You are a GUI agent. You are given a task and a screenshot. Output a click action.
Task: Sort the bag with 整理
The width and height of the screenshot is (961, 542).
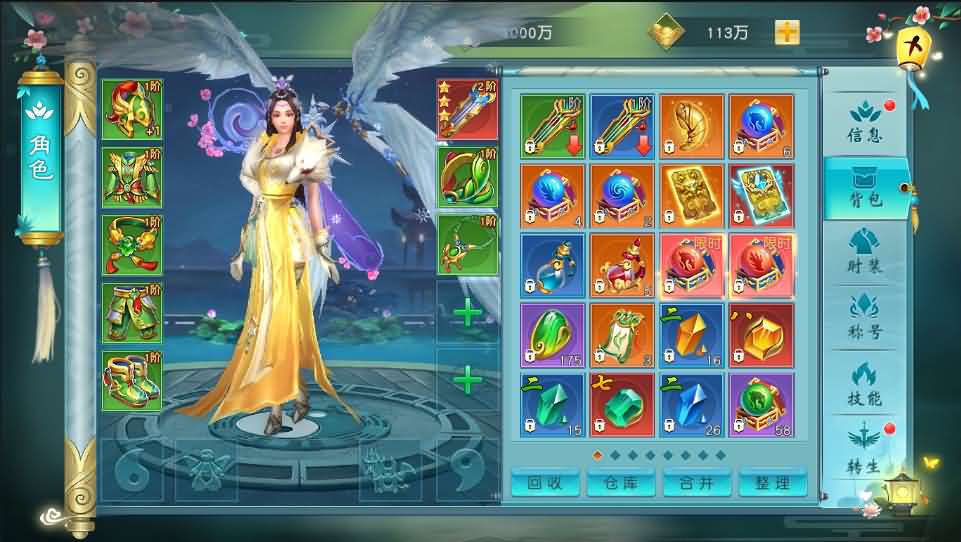click(772, 482)
